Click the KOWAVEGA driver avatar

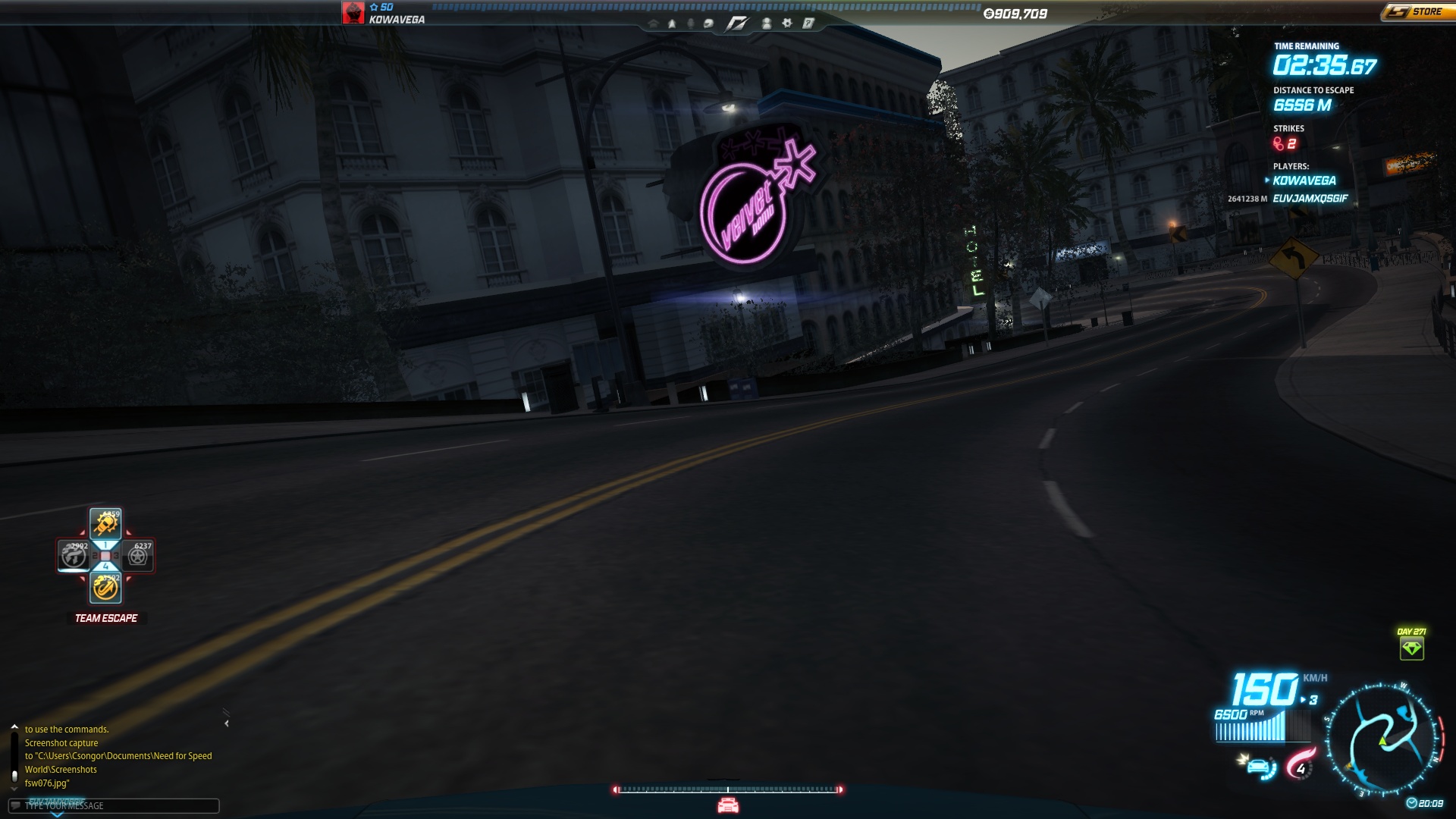[x=353, y=13]
